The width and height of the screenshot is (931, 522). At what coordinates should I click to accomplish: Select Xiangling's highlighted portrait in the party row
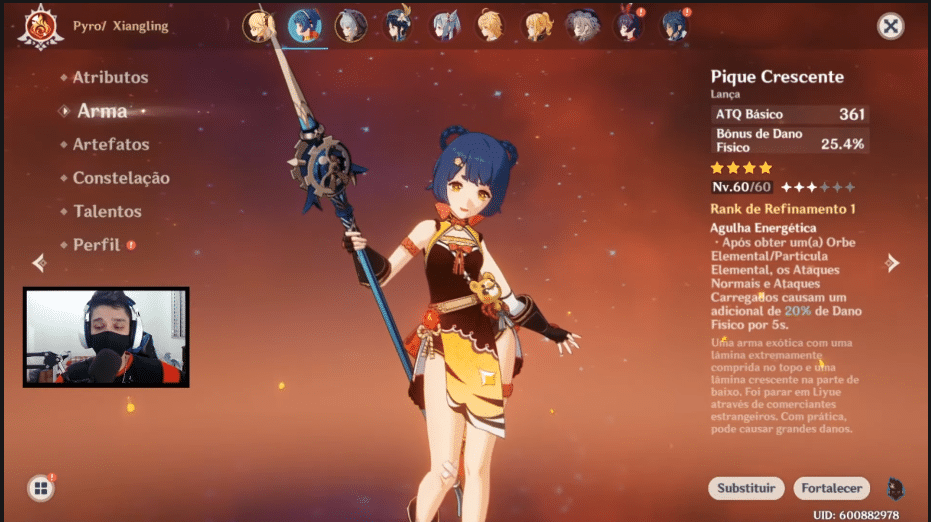304,26
